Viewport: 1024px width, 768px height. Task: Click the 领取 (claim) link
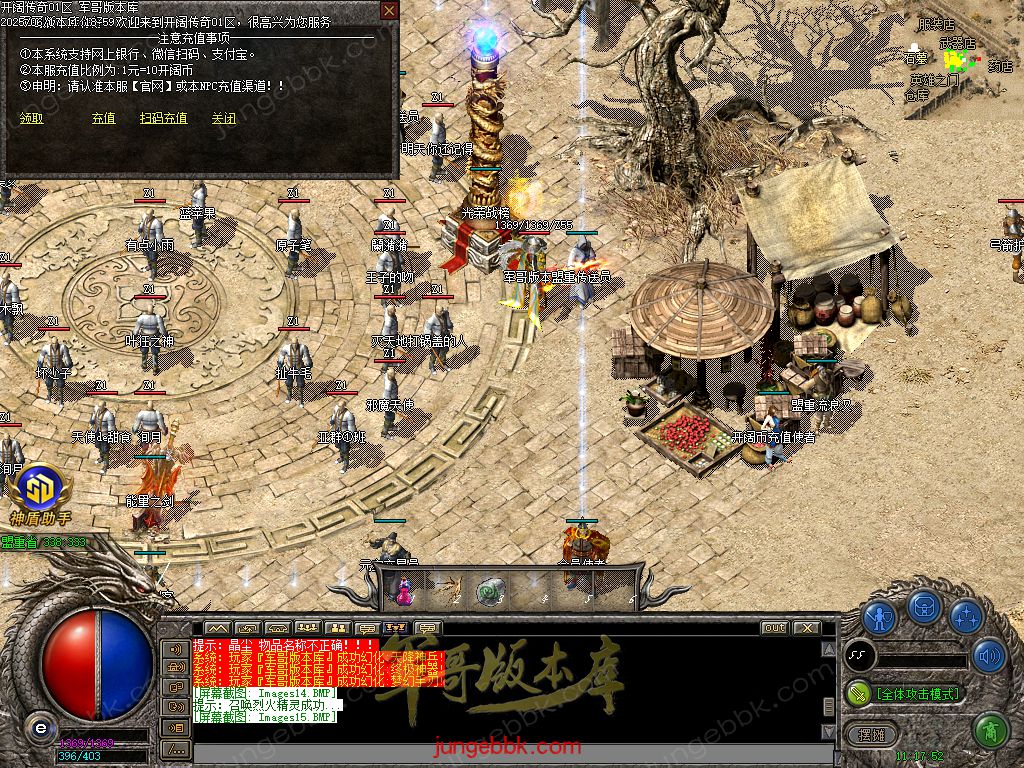pos(32,118)
